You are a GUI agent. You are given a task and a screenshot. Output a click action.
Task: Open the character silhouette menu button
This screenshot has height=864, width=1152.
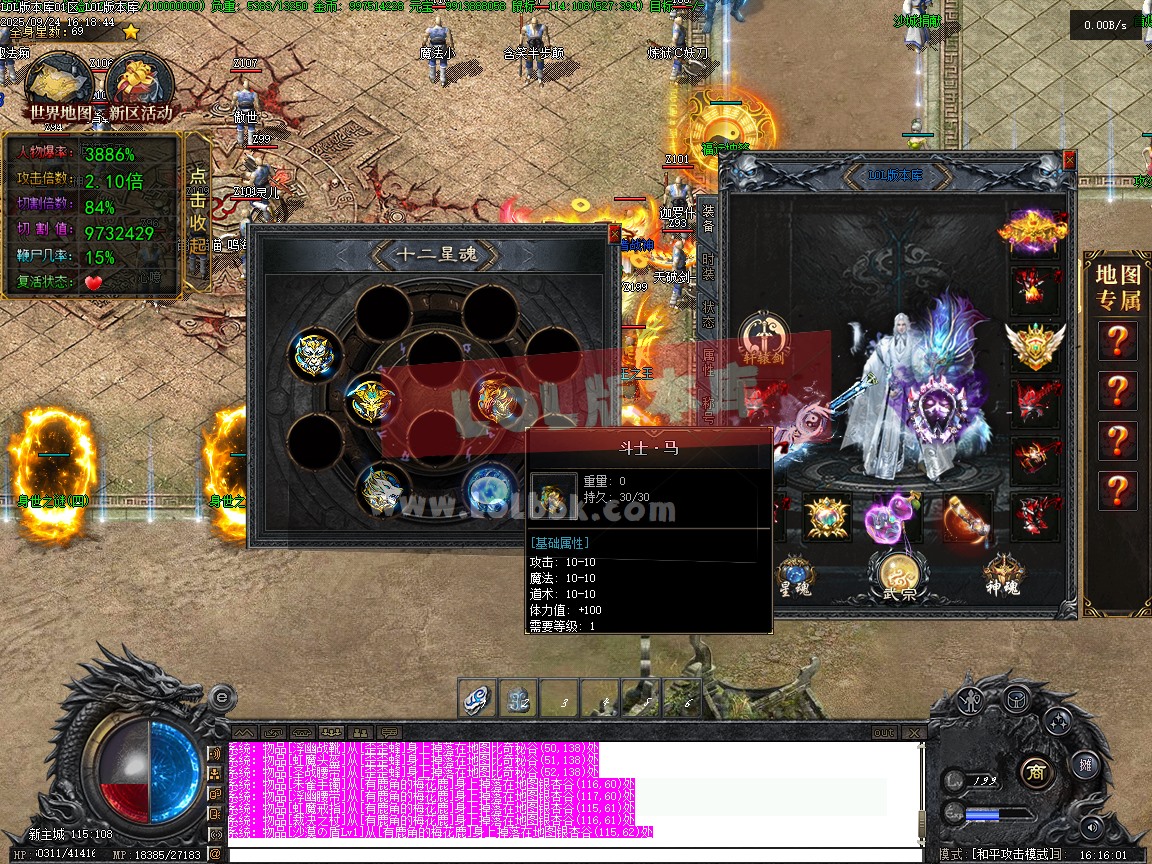click(971, 699)
